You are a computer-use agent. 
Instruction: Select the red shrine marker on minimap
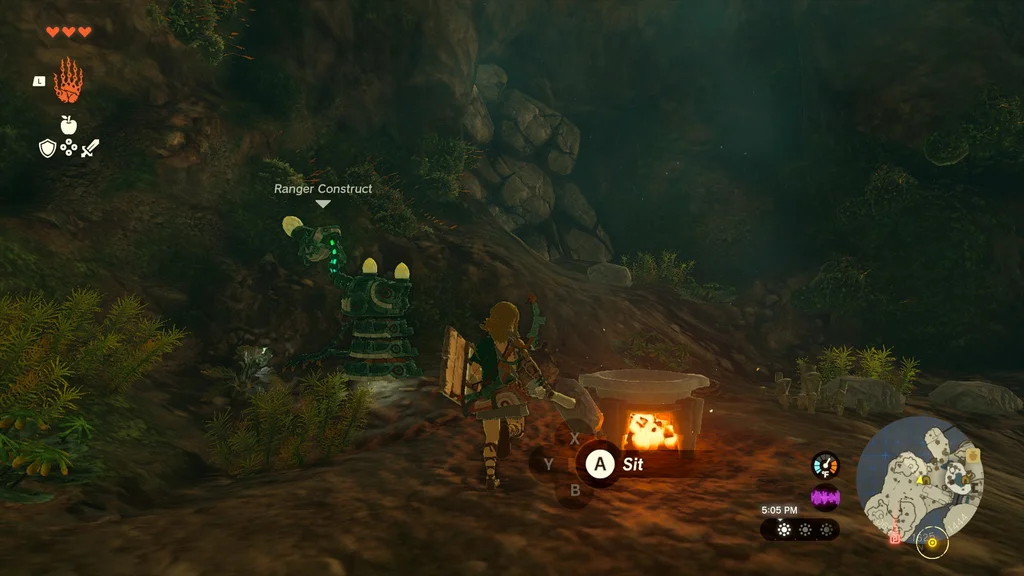895,537
